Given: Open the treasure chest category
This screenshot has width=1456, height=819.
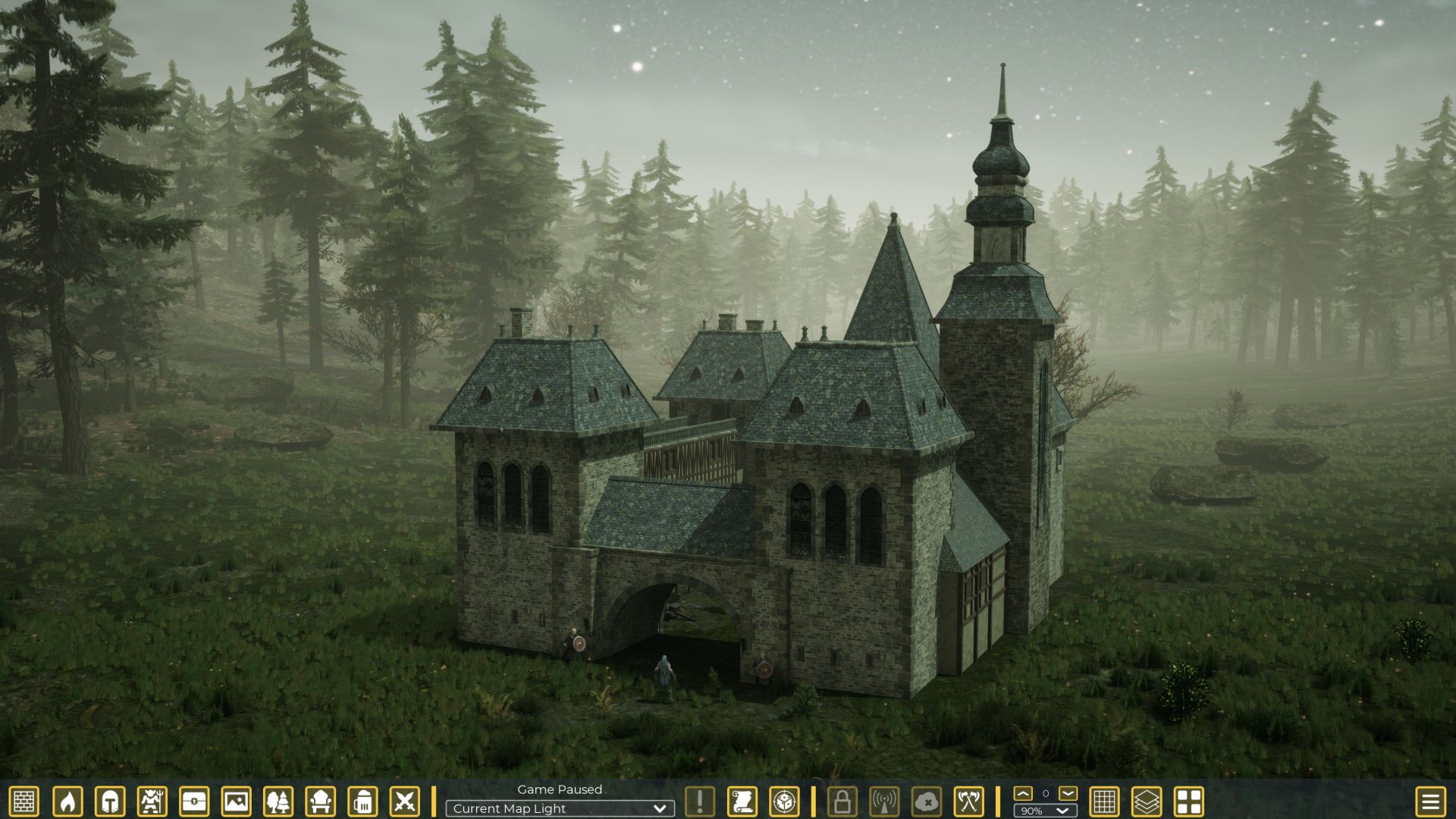Looking at the screenshot, I should tap(194, 802).
